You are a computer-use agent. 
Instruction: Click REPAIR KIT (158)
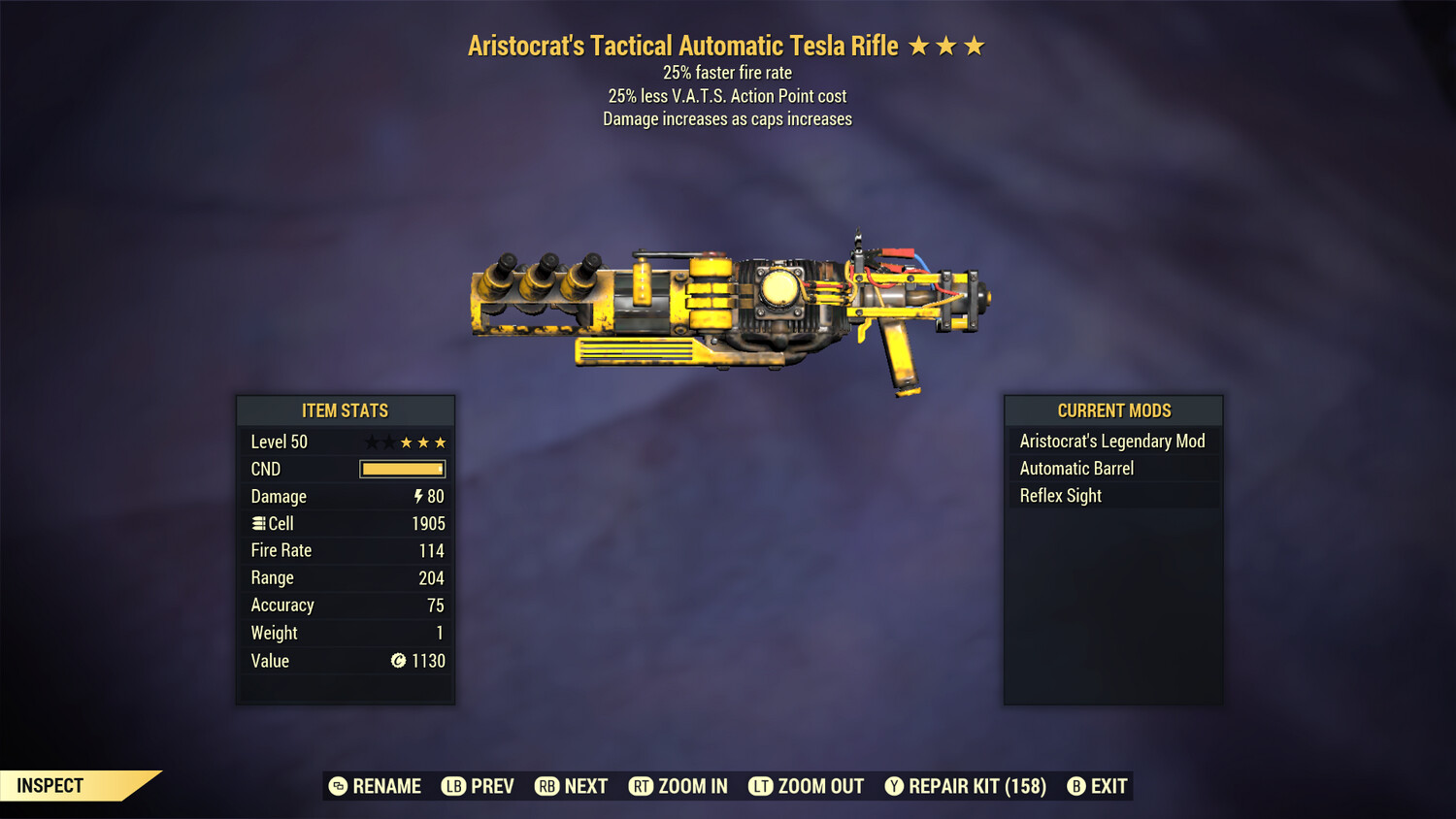(976, 786)
